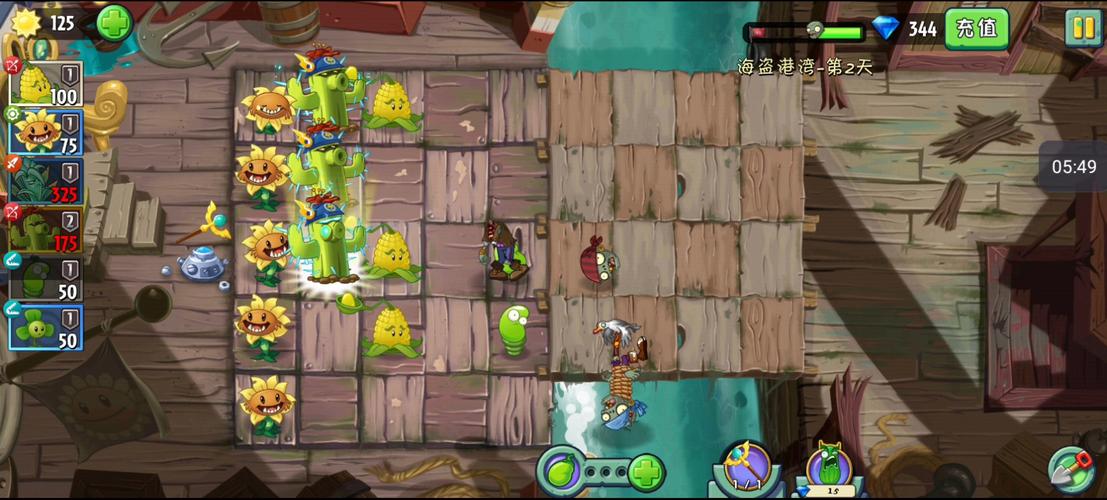This screenshot has height=500, width=1107.
Task: Select the Kernel-pult seed packet
Action: tap(46, 83)
